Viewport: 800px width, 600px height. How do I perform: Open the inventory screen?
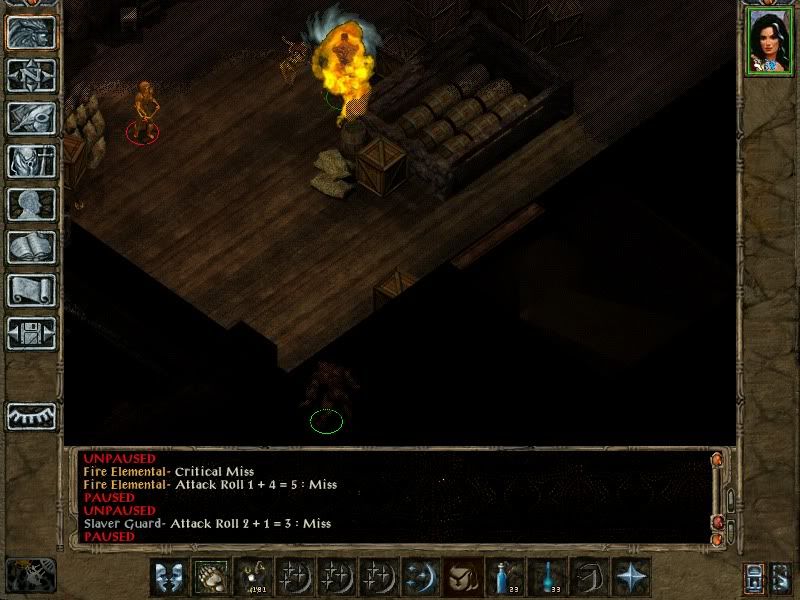31,161
